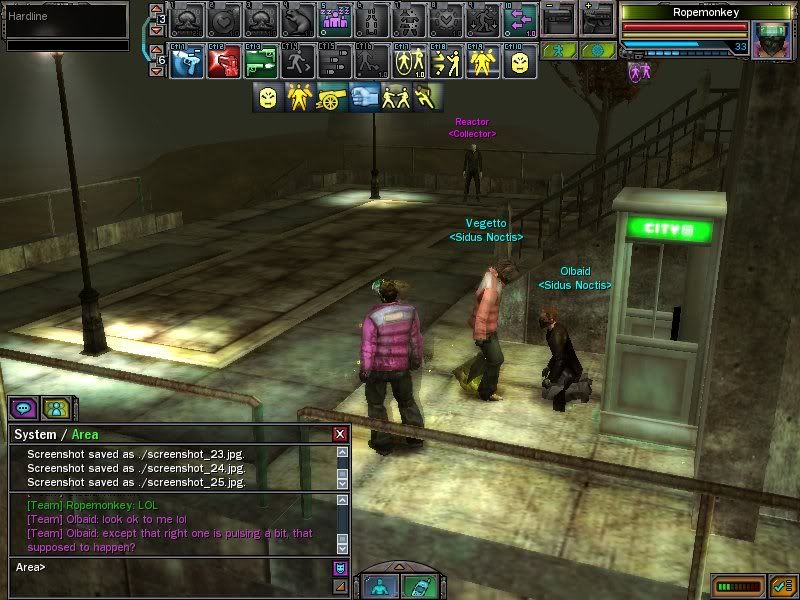The image size is (800, 600).
Task: Open the chat speech-bubble button
Action: pyautogui.click(x=23, y=408)
